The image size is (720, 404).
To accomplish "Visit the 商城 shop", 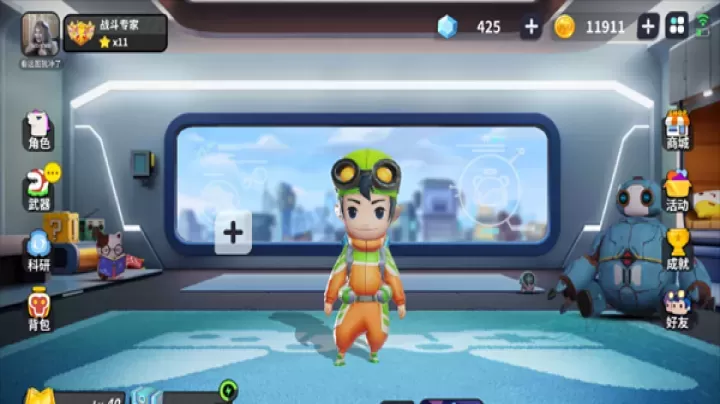I will pyautogui.click(x=678, y=130).
